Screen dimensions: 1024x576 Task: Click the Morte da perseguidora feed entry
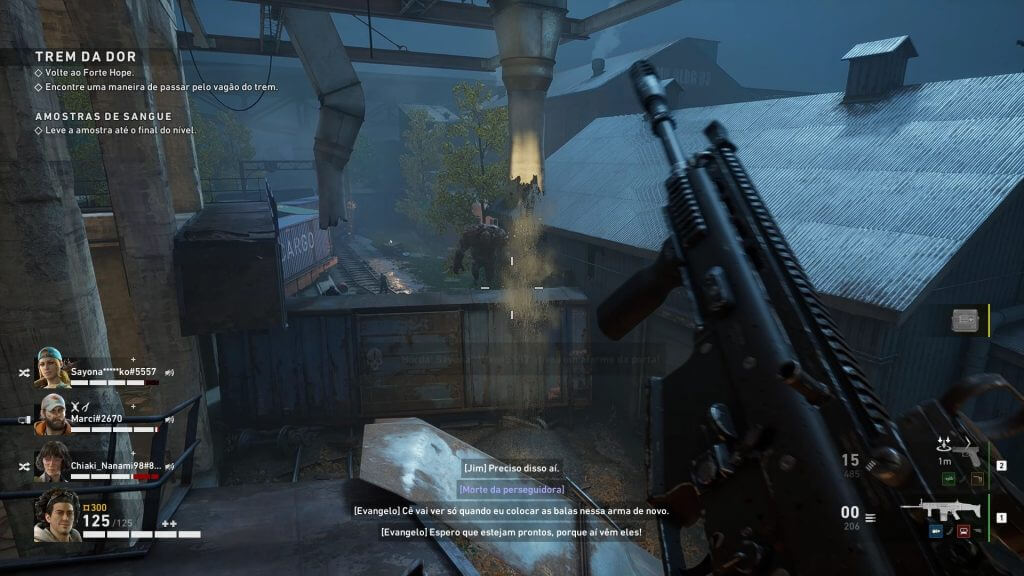[x=511, y=489]
